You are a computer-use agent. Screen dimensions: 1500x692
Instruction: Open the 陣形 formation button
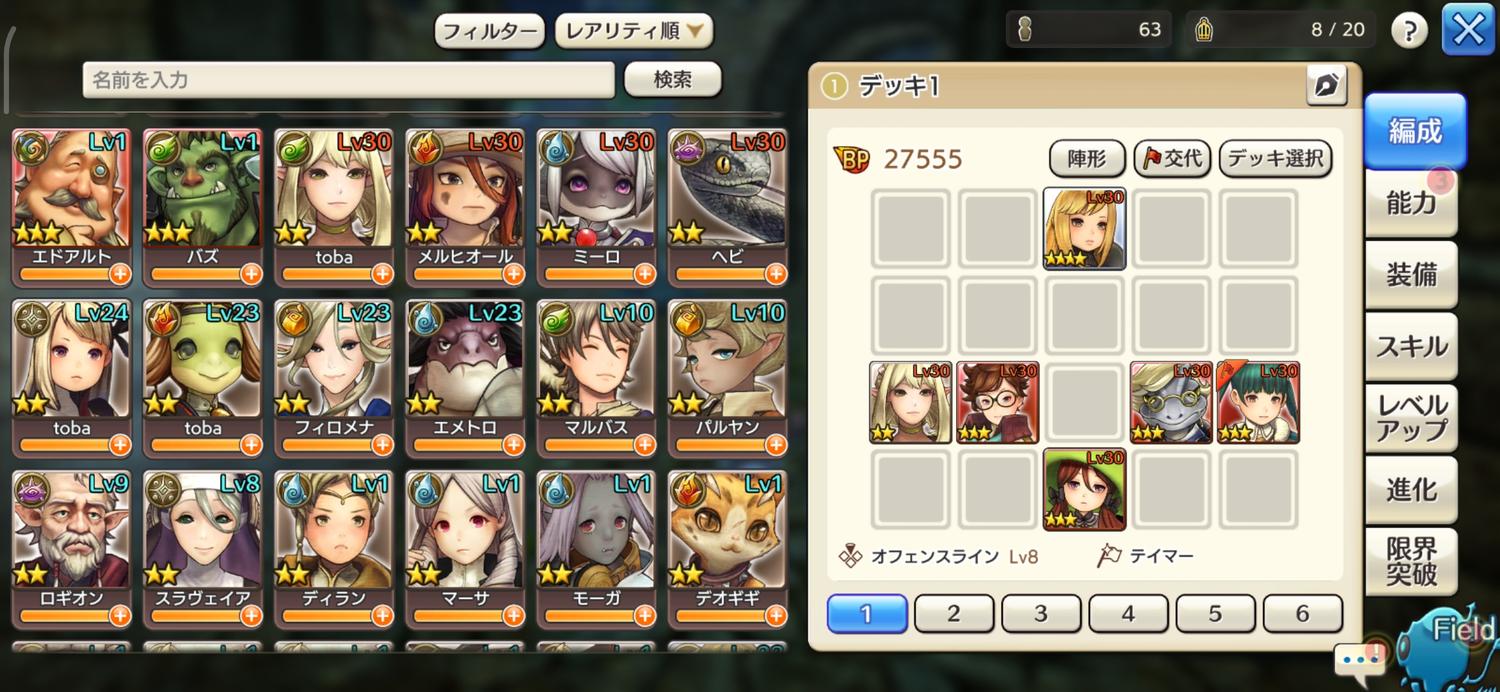pyautogui.click(x=1088, y=158)
